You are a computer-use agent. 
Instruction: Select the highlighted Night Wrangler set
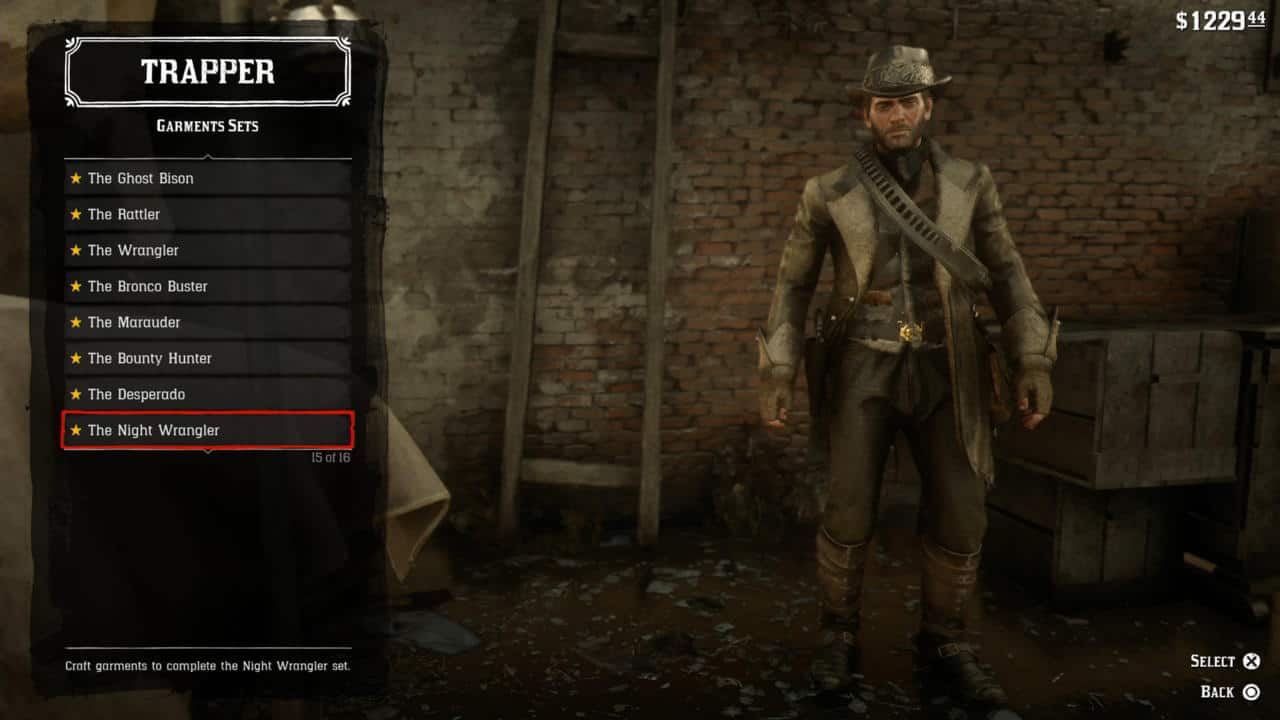coord(208,430)
